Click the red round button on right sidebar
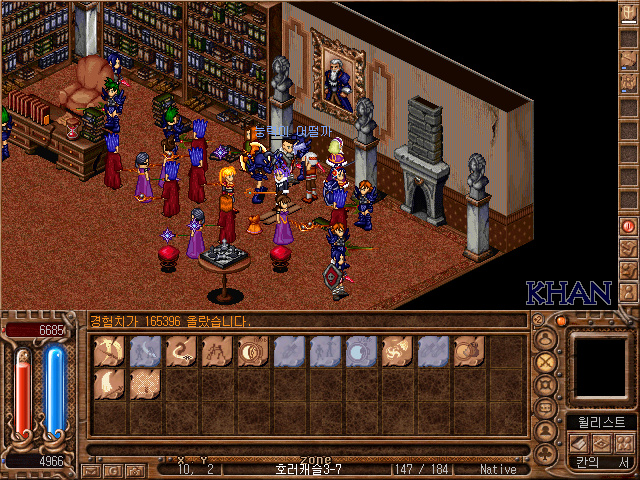 pos(629,226)
